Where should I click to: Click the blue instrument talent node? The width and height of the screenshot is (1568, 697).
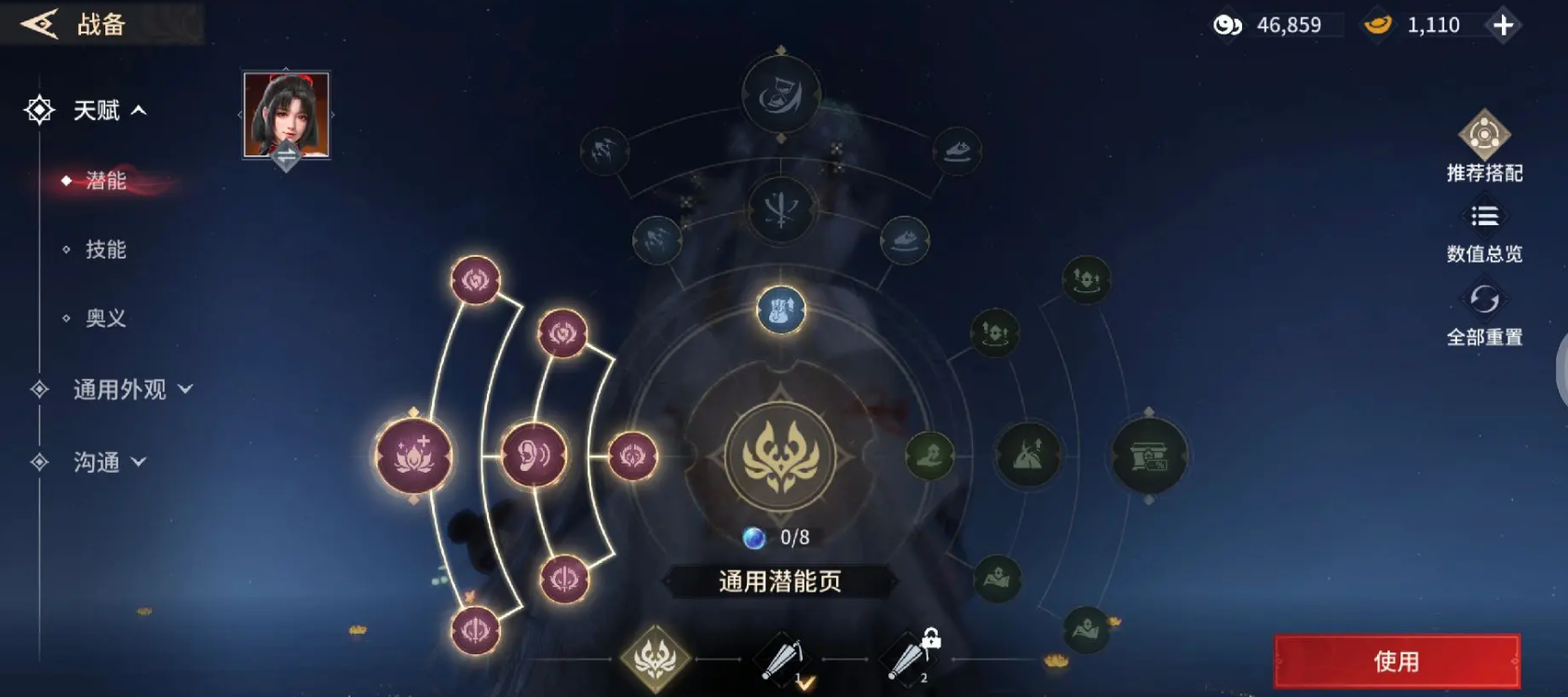point(778,310)
